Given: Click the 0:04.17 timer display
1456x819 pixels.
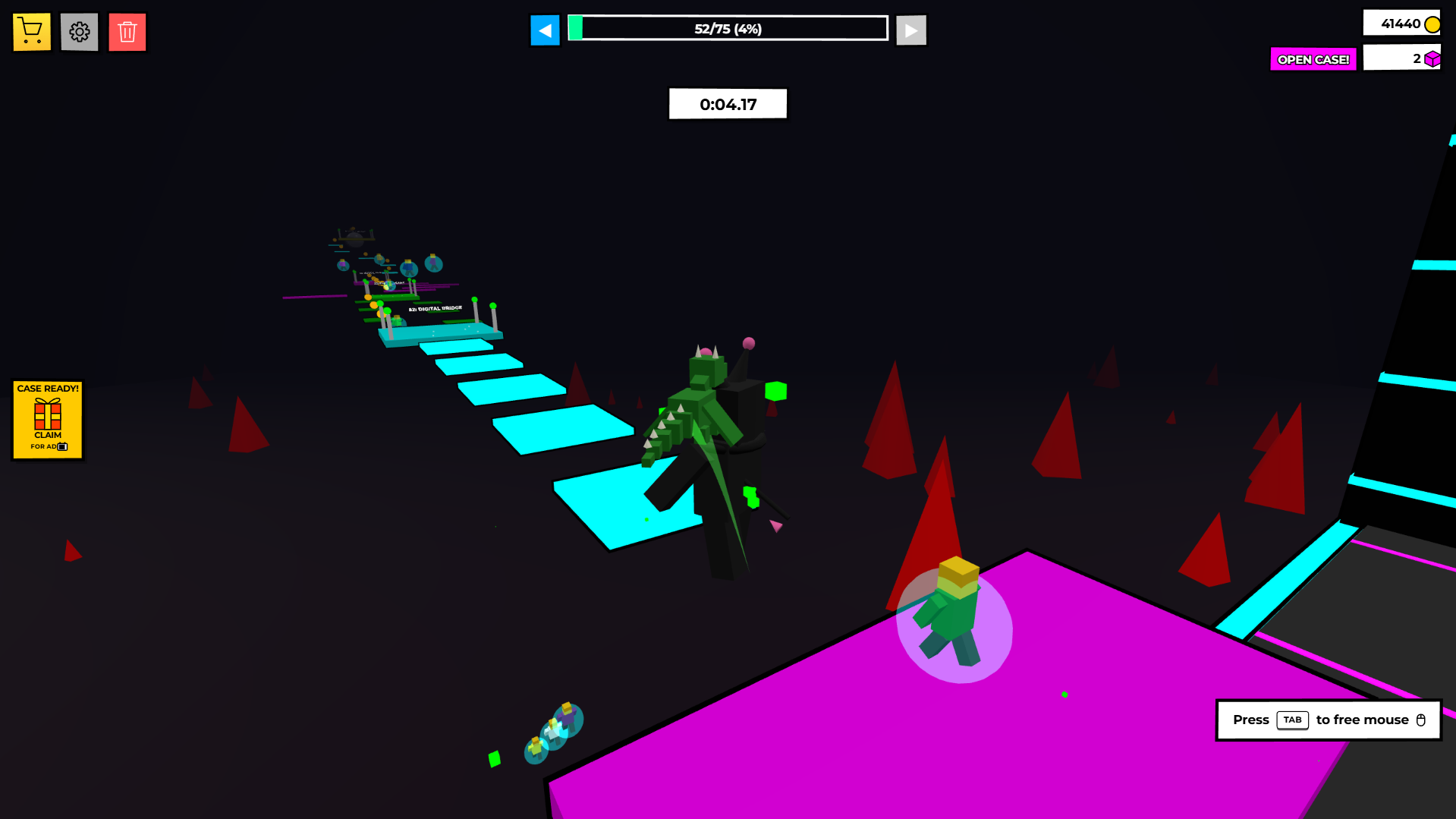Looking at the screenshot, I should pos(727,103).
